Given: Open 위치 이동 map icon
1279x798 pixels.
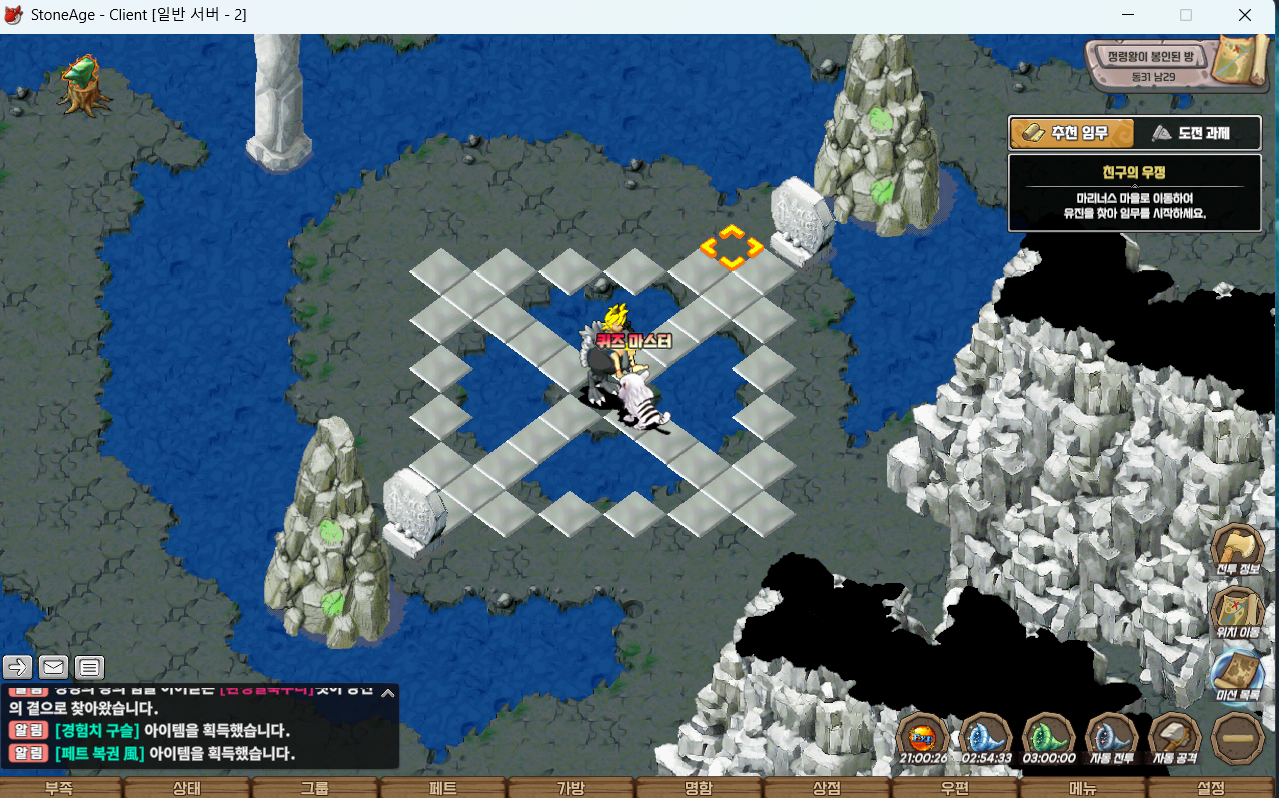Looking at the screenshot, I should click(x=1238, y=612).
